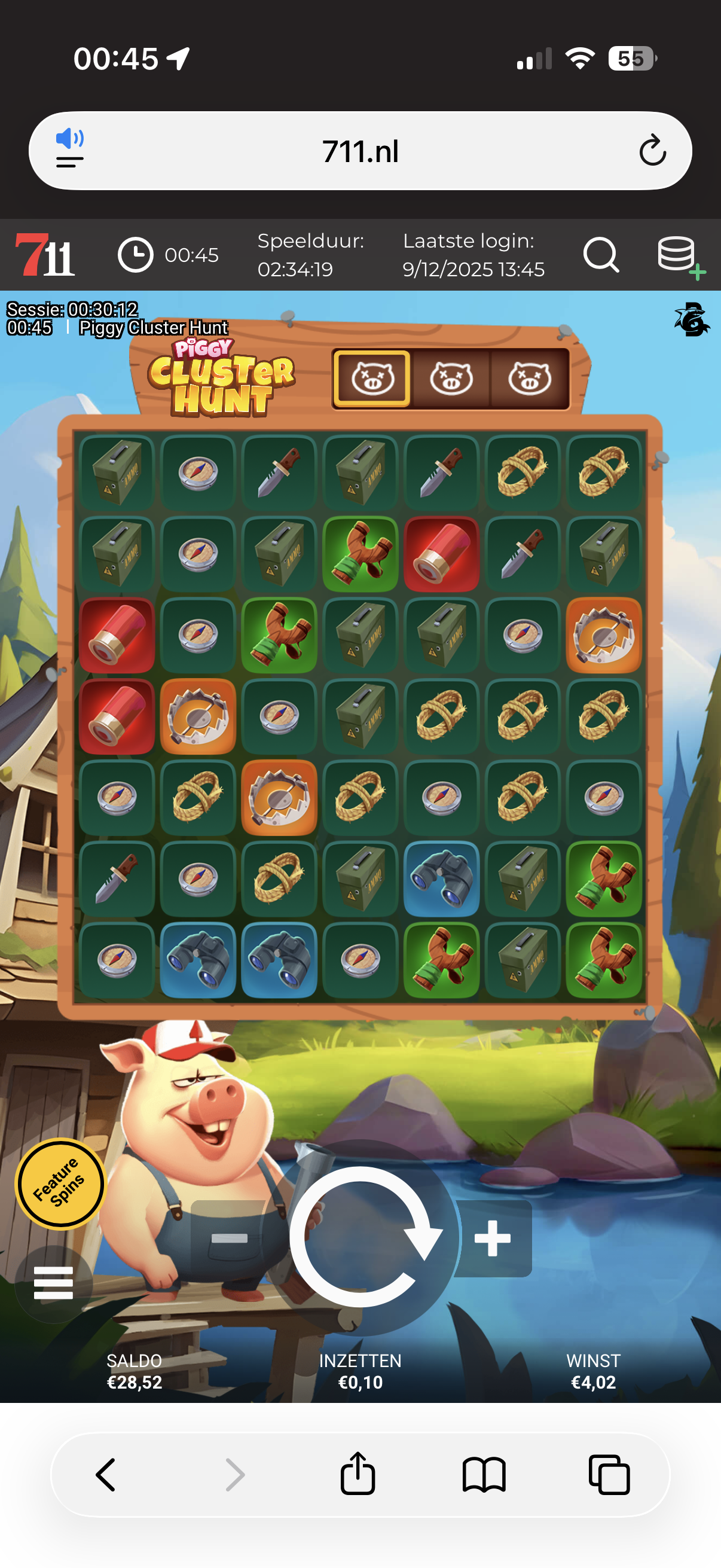Go to the 711 logo home page
Image resolution: width=721 pixels, height=1568 pixels.
coord(45,255)
